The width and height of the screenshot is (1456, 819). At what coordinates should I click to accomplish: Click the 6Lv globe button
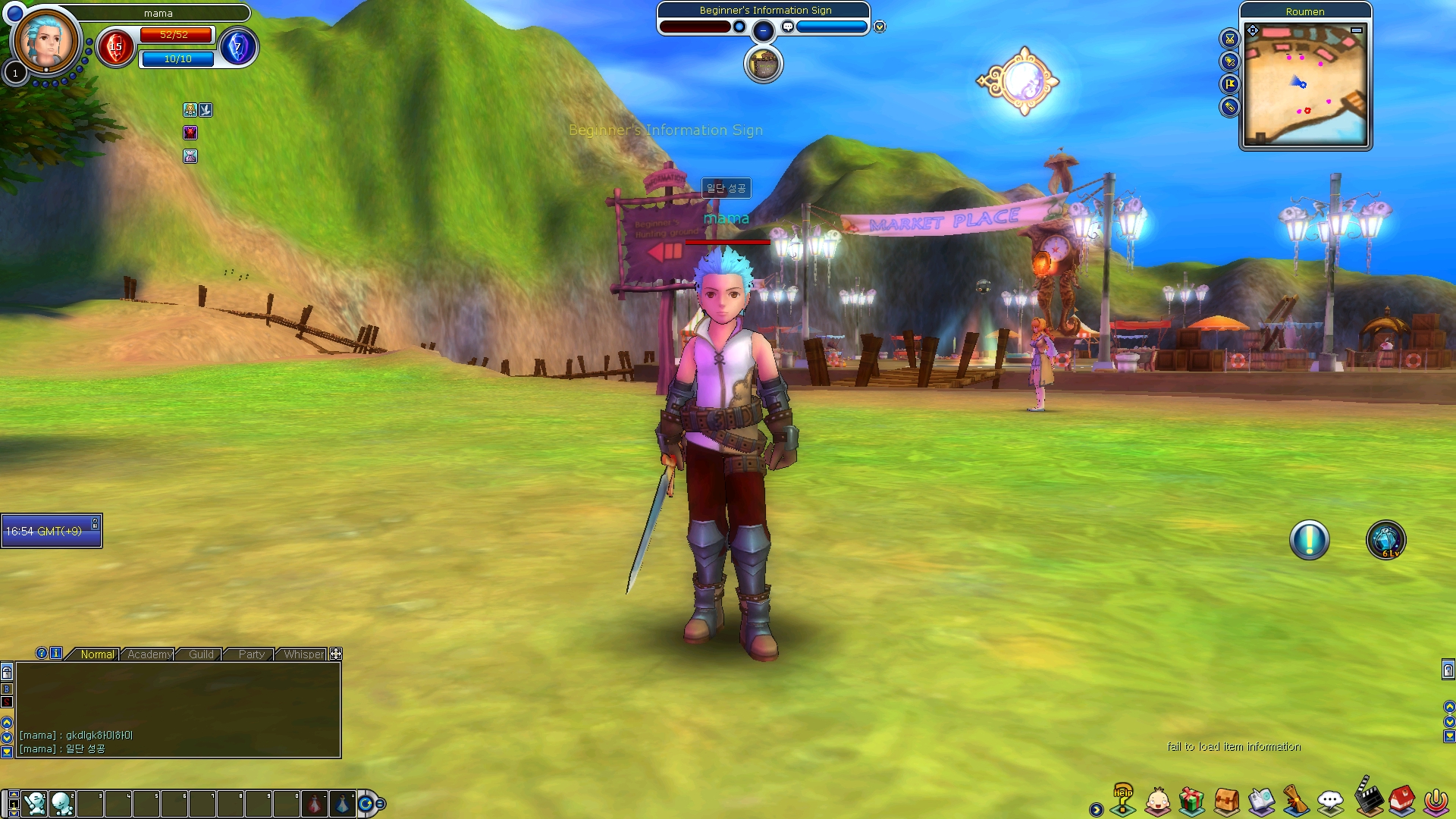point(1385,539)
